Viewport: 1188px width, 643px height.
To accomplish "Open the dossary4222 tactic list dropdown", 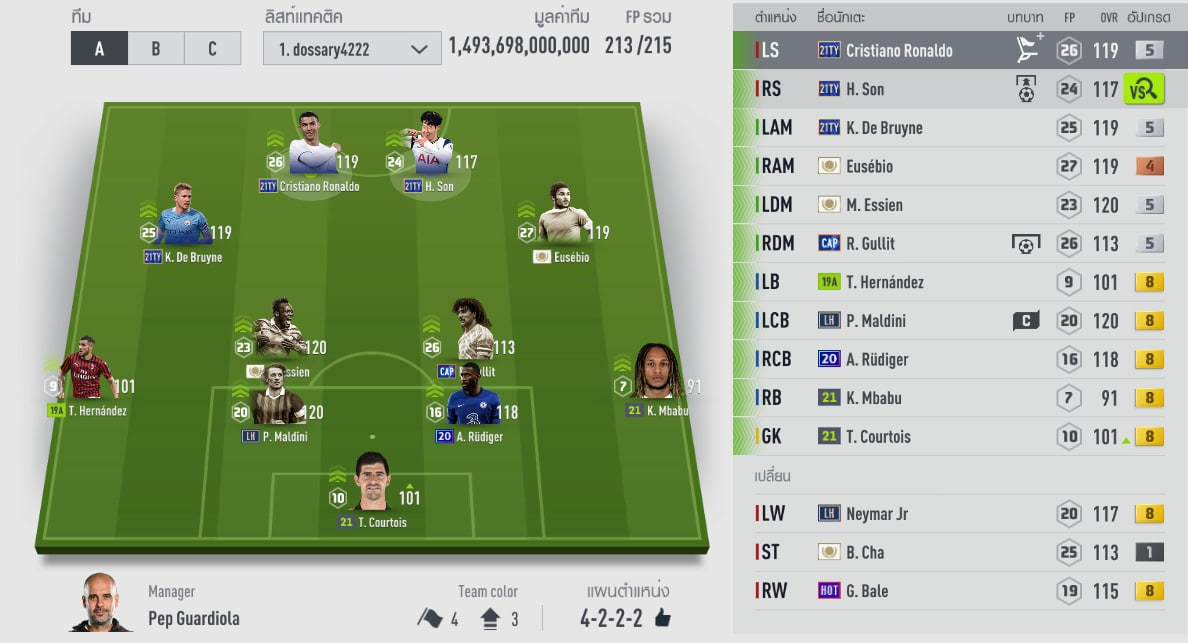I will 352,49.
